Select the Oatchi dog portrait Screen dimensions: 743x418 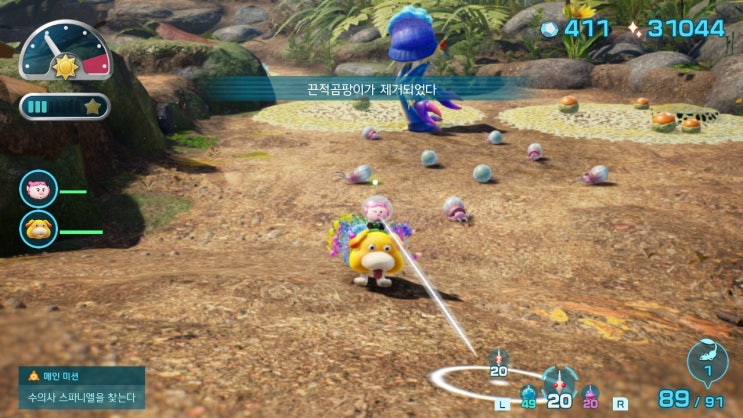click(38, 229)
